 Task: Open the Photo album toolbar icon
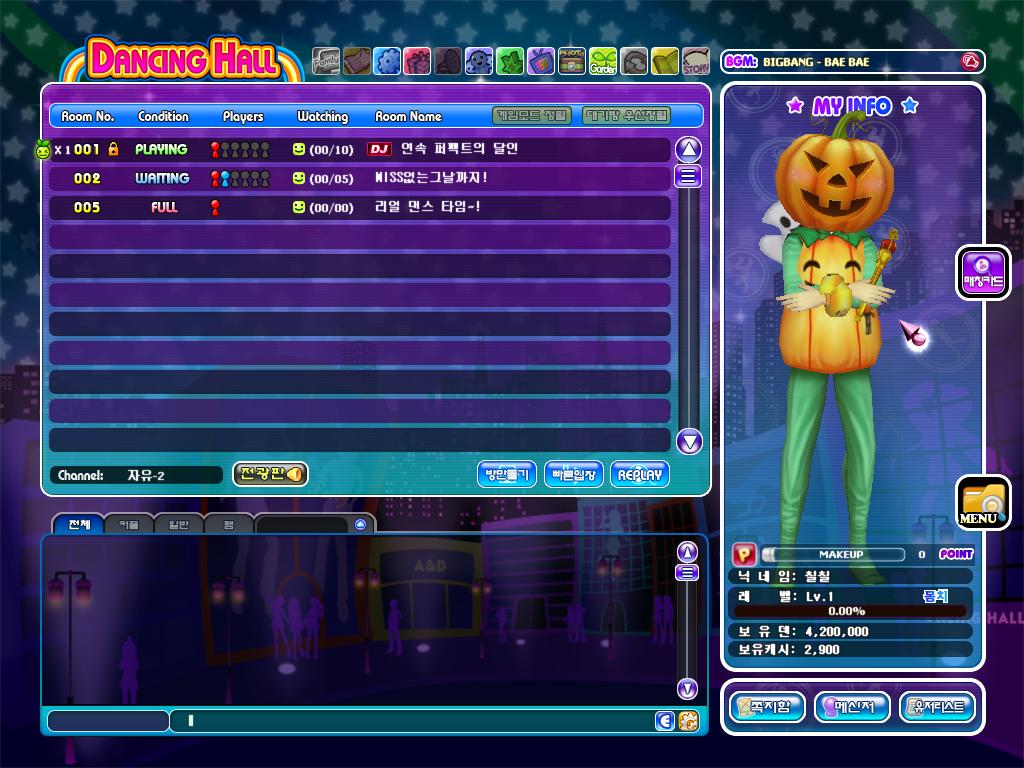[572, 62]
